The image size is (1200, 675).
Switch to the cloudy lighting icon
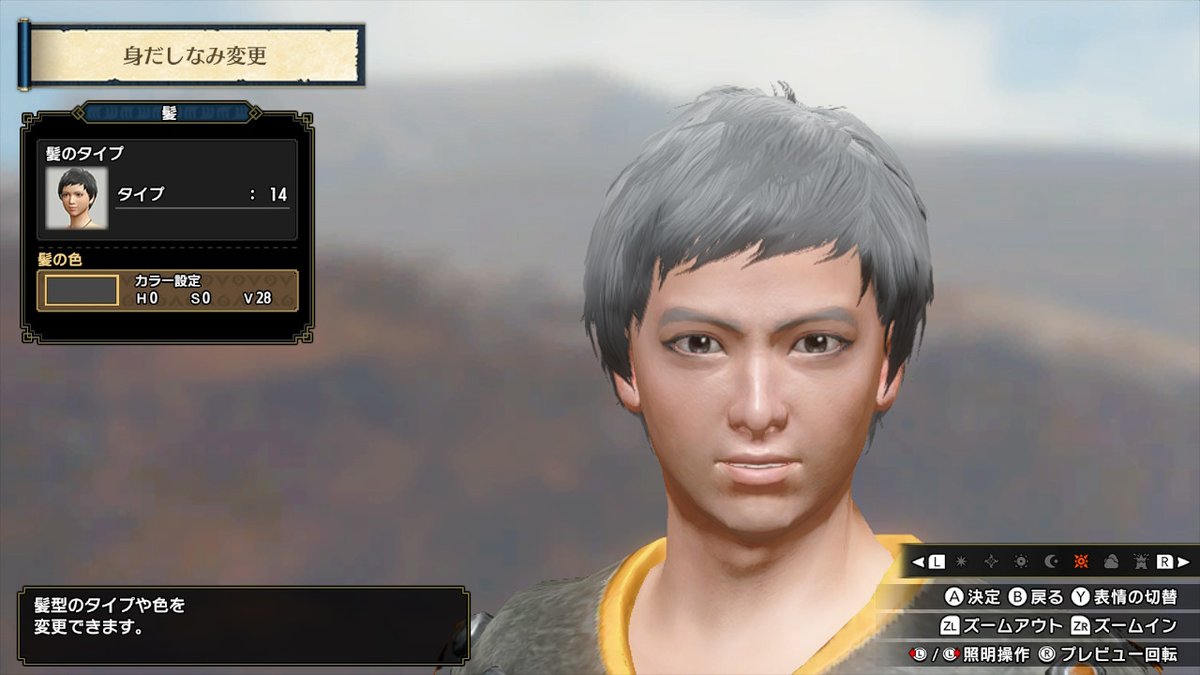(1109, 562)
